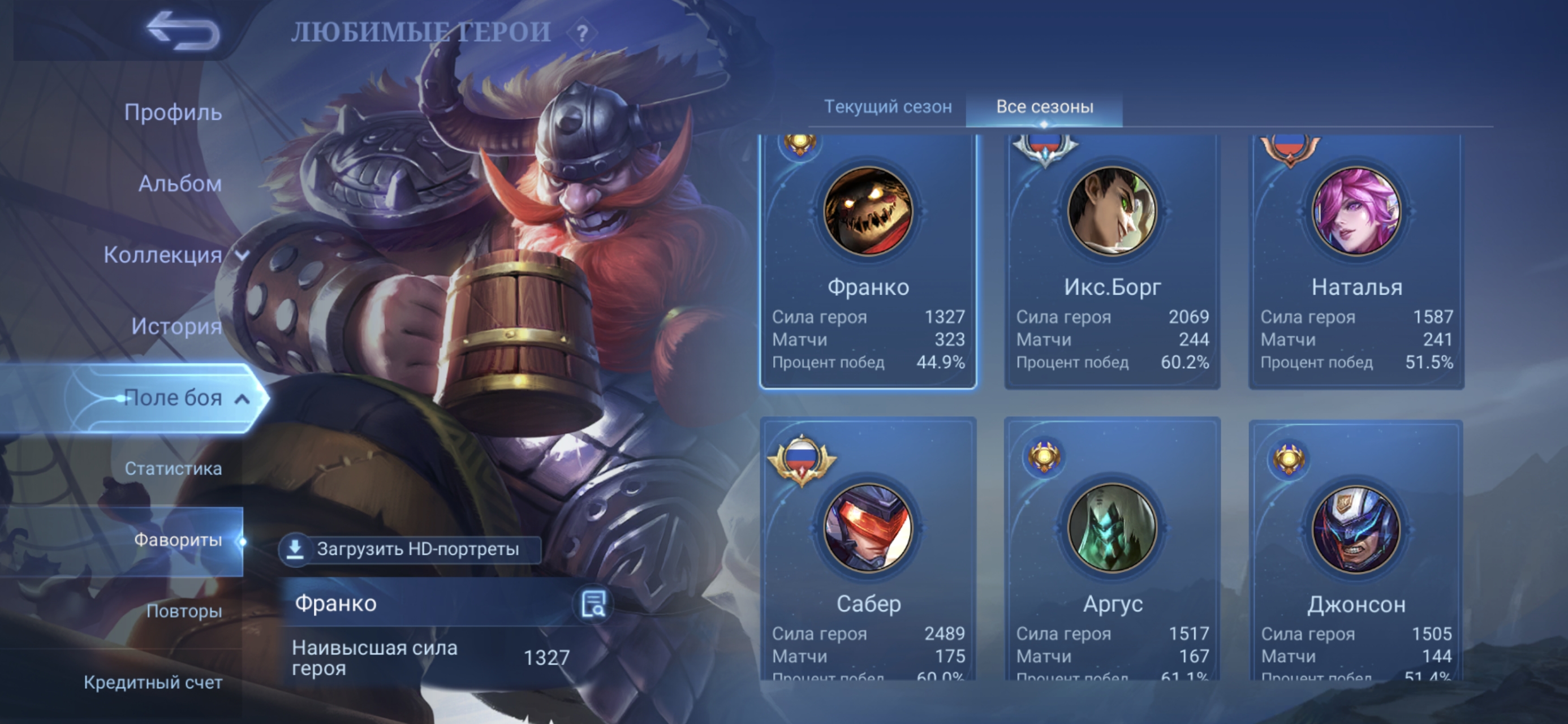Go back using the return arrow

click(x=183, y=31)
